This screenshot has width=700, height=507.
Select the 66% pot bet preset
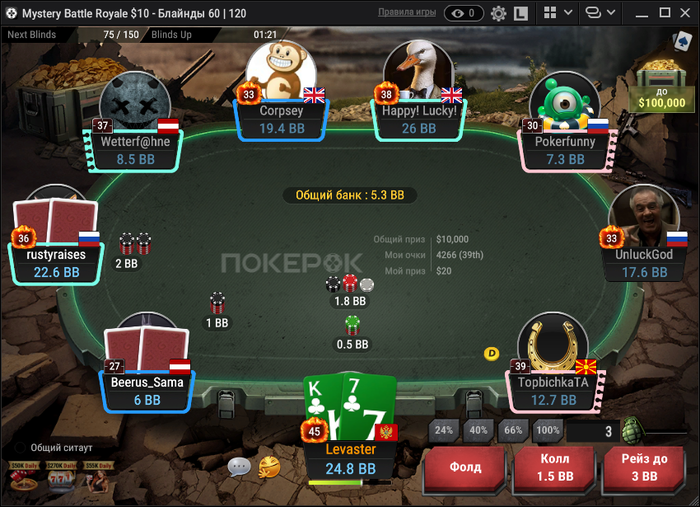click(513, 431)
